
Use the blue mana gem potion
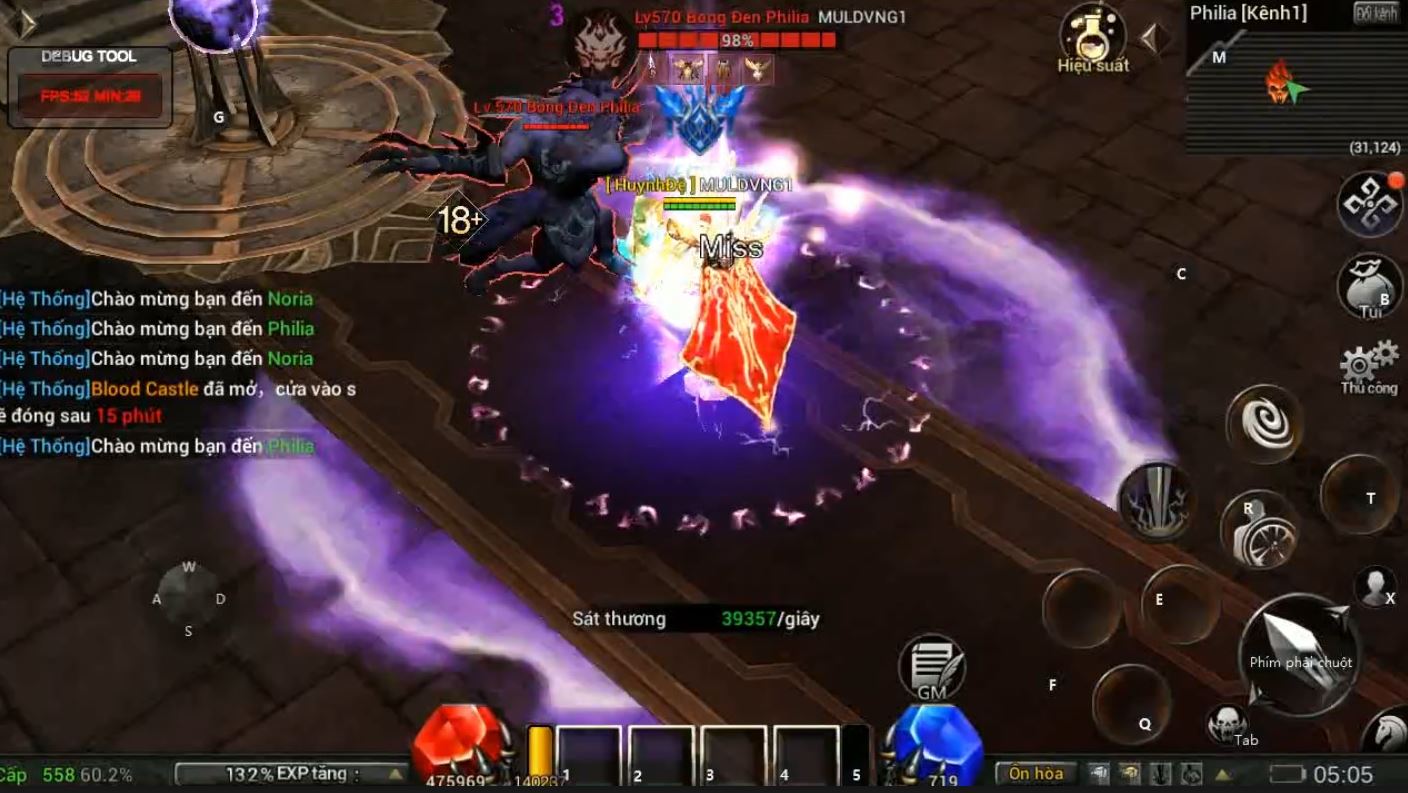pyautogui.click(x=936, y=745)
